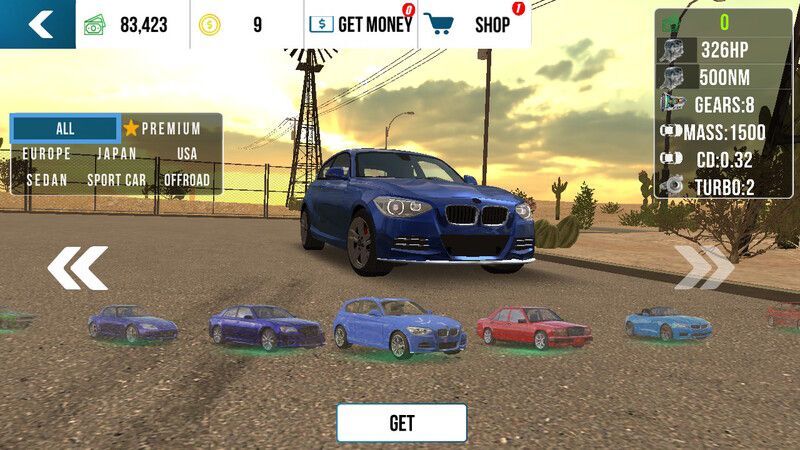
Task: Browse to next cars with right chevrons
Action: 704,268
